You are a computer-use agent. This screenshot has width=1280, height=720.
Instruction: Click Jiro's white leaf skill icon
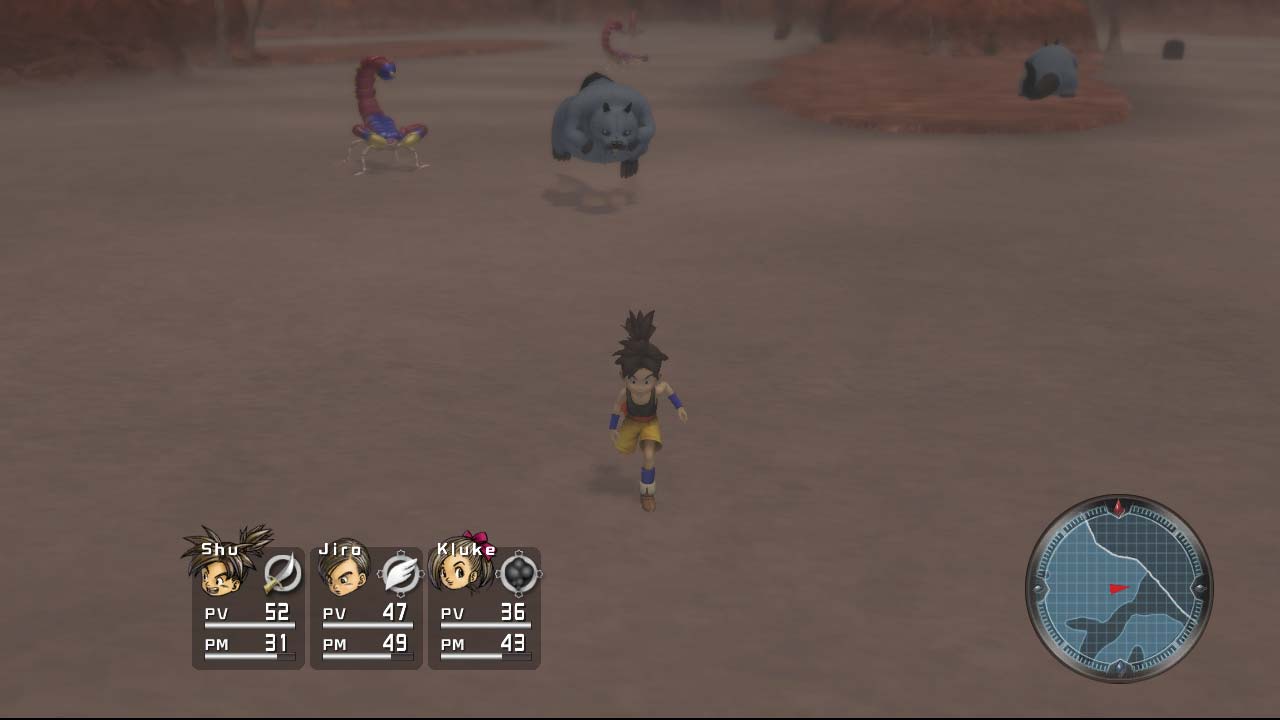pyautogui.click(x=400, y=574)
